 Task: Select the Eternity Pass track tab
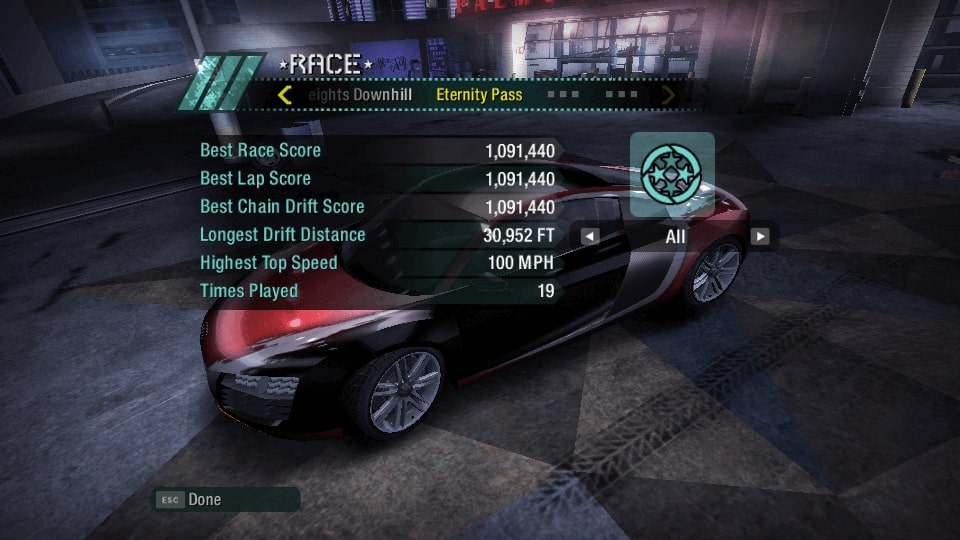[479, 96]
